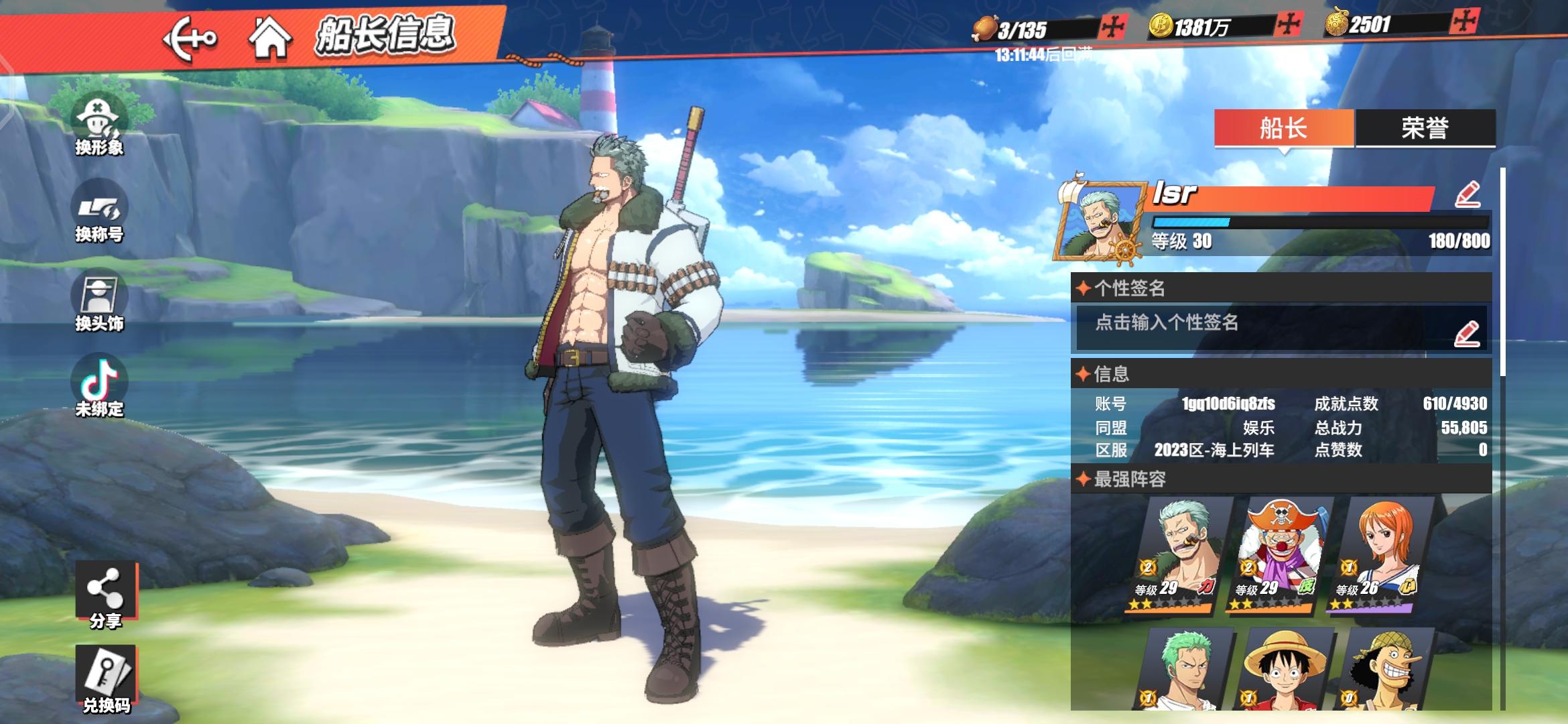
Task: Return to the home screen
Action: coord(269,38)
